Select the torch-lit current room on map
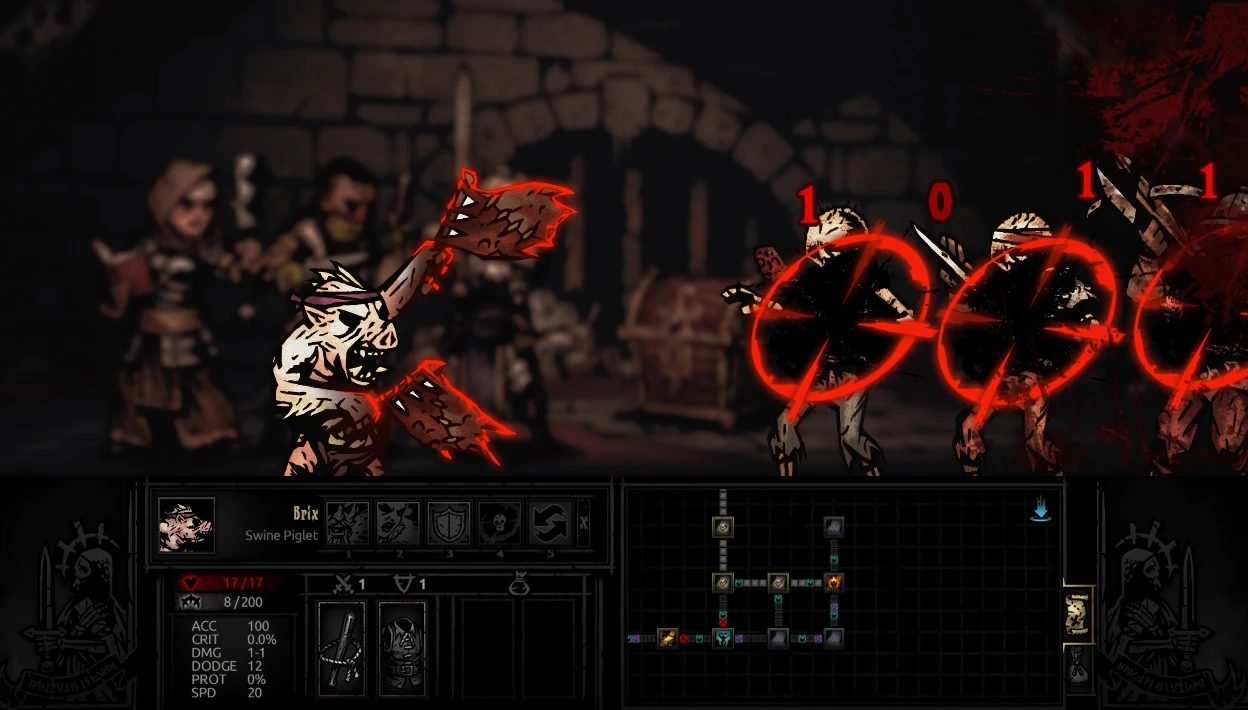Viewport: 1248px width, 710px height. tap(833, 581)
